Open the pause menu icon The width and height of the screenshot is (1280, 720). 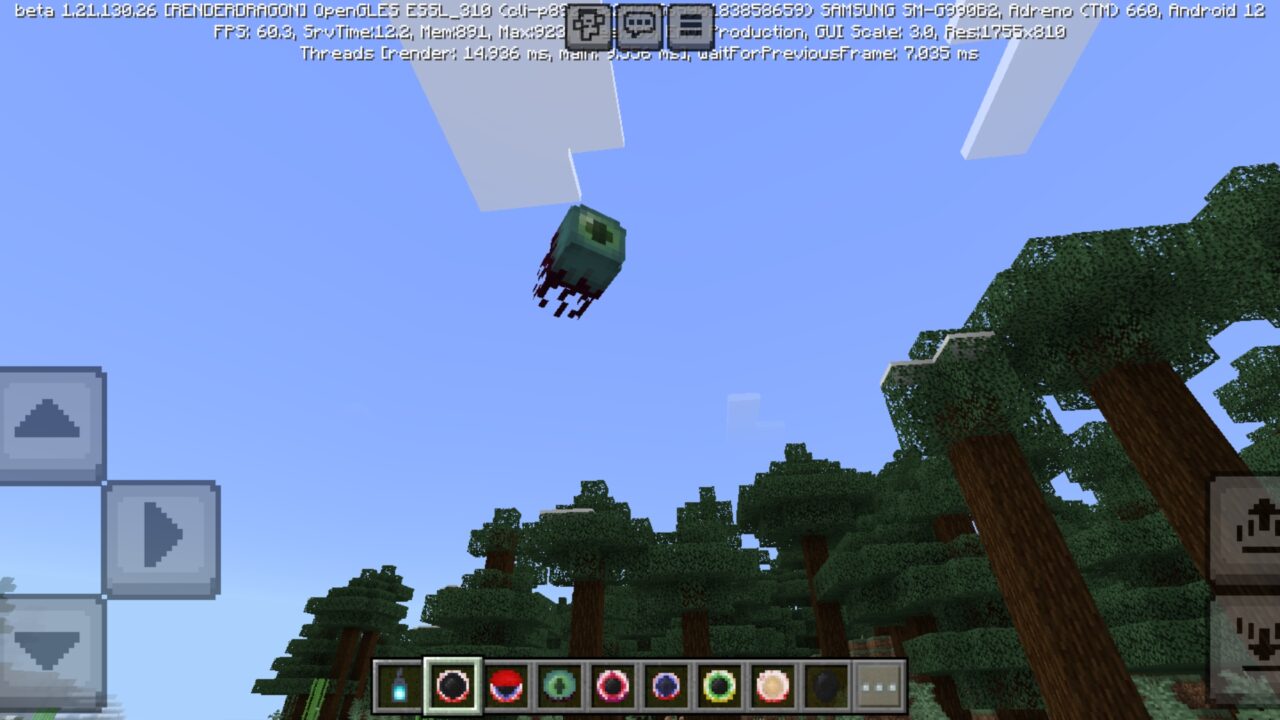[x=690, y=24]
